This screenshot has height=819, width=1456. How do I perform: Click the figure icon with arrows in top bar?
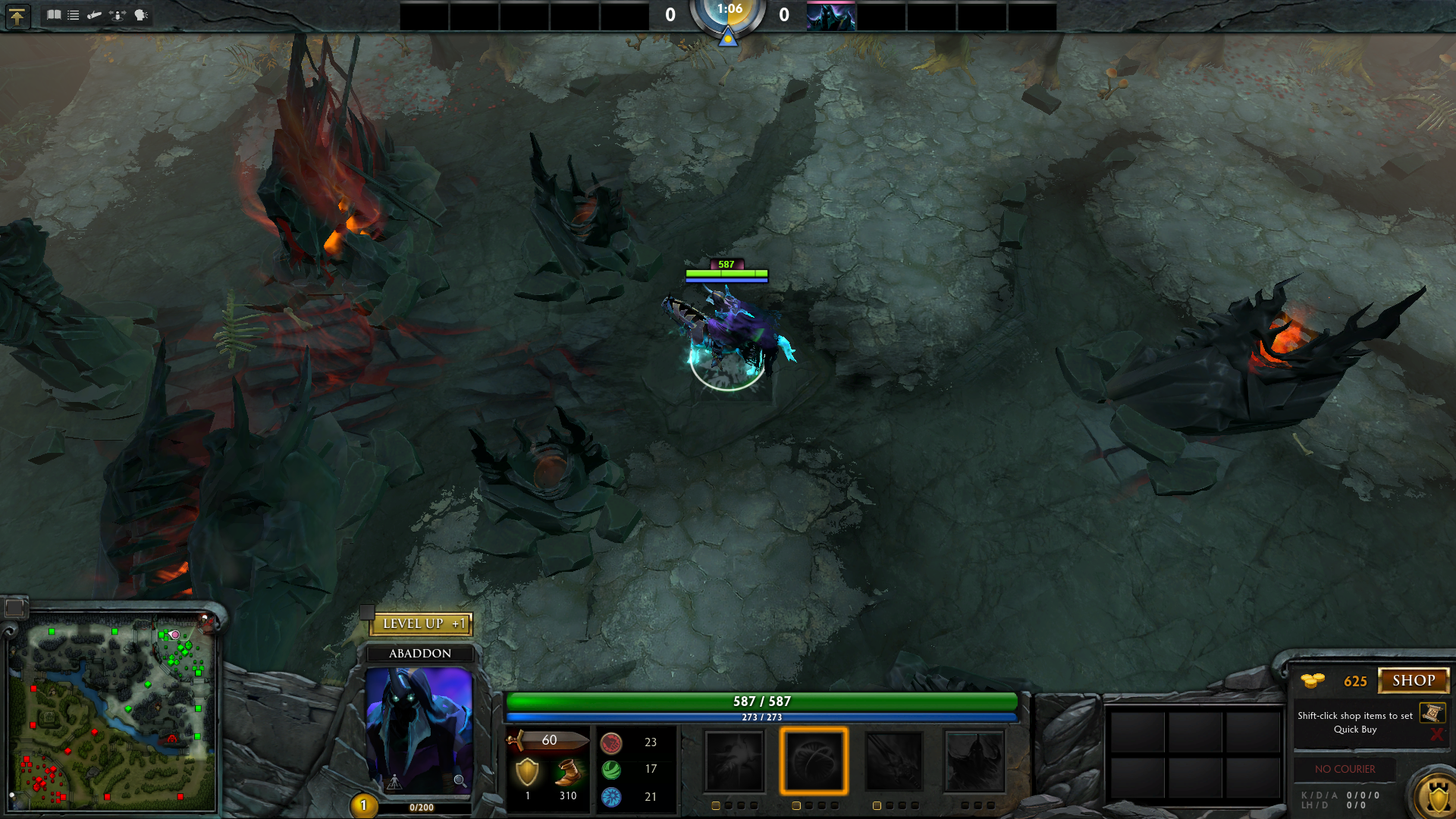pos(118,14)
